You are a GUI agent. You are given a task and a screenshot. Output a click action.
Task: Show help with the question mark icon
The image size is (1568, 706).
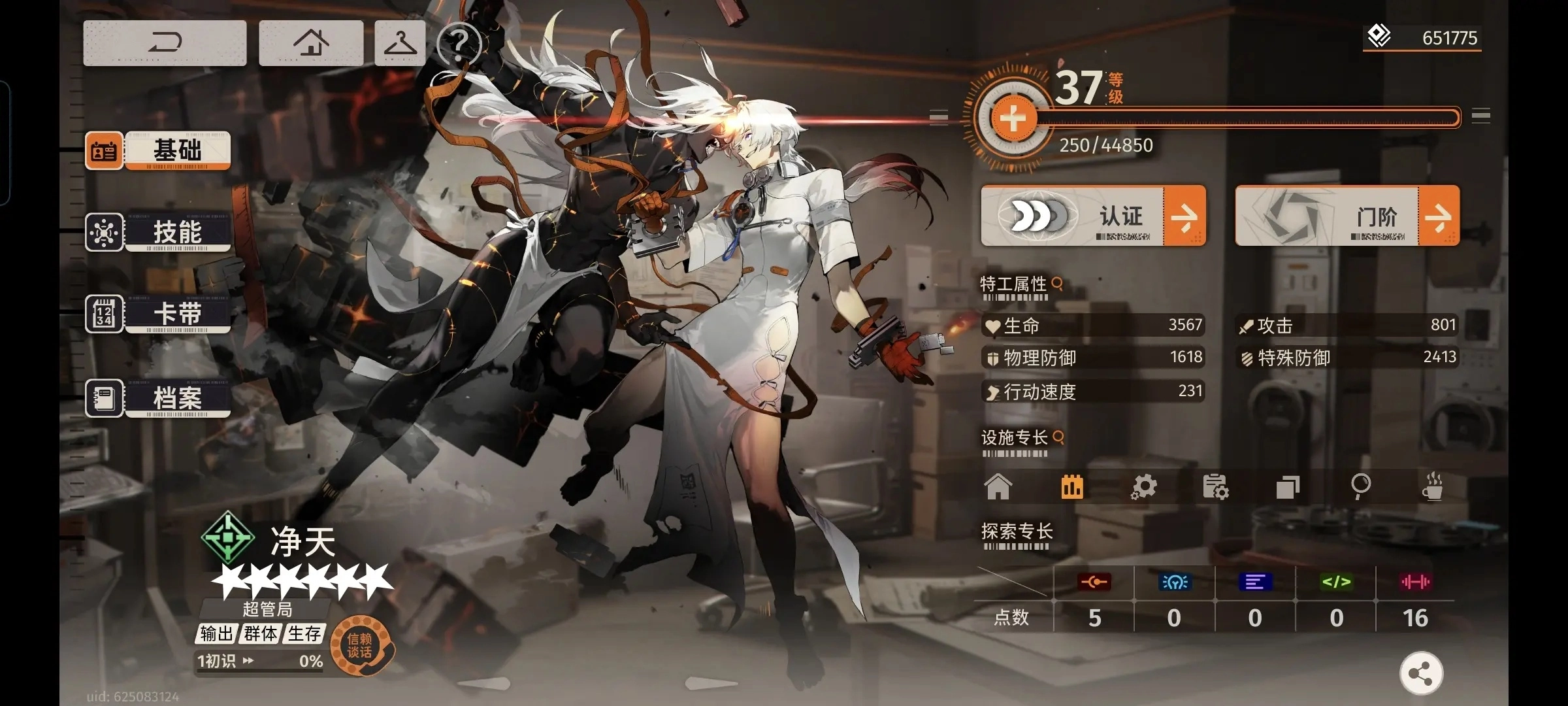click(x=459, y=43)
